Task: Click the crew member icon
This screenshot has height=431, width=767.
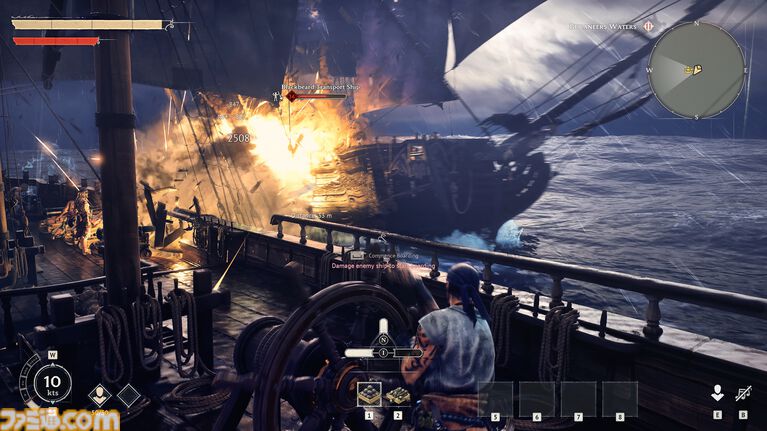Action: coord(100,396)
